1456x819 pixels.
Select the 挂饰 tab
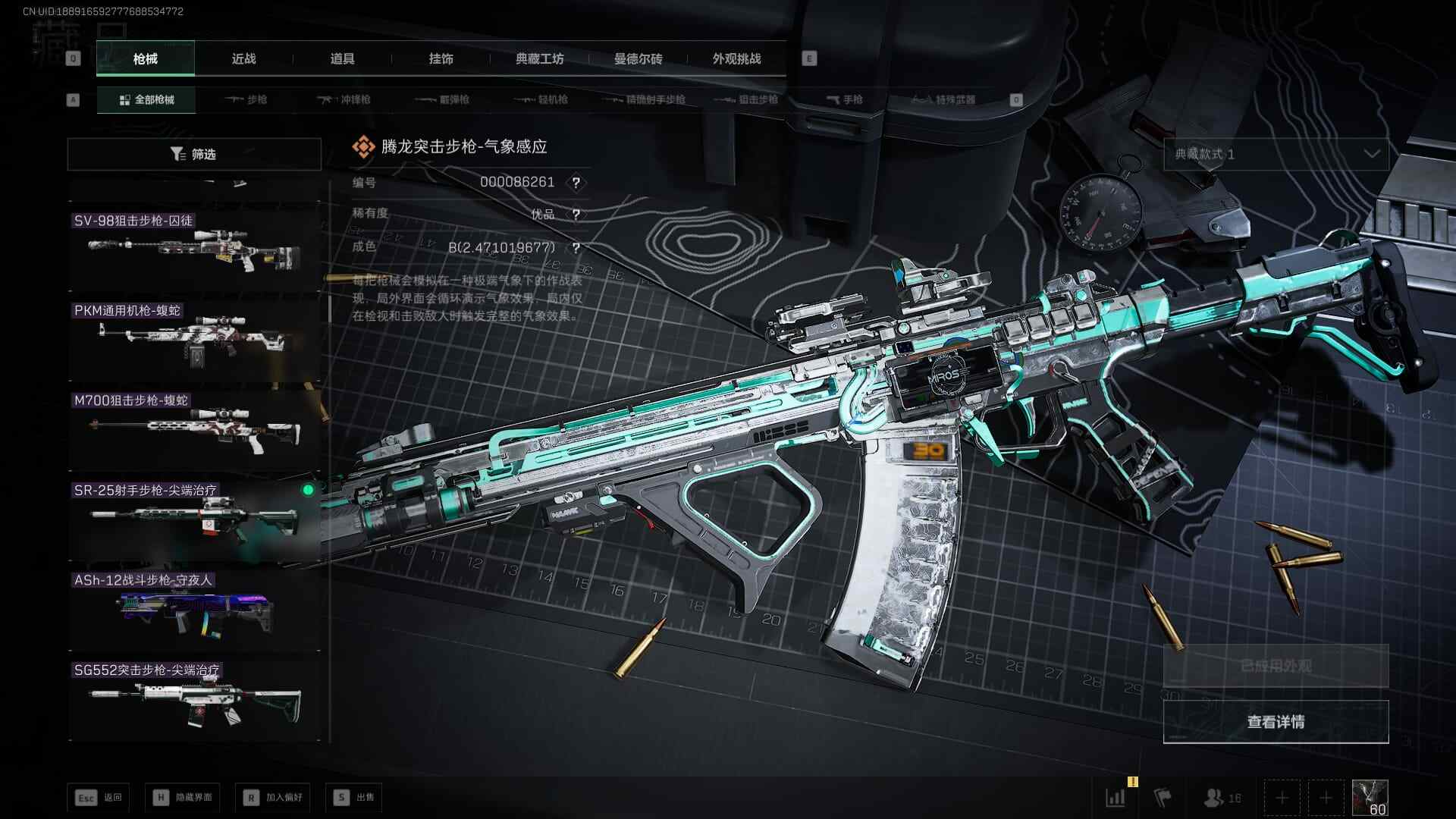tap(441, 59)
